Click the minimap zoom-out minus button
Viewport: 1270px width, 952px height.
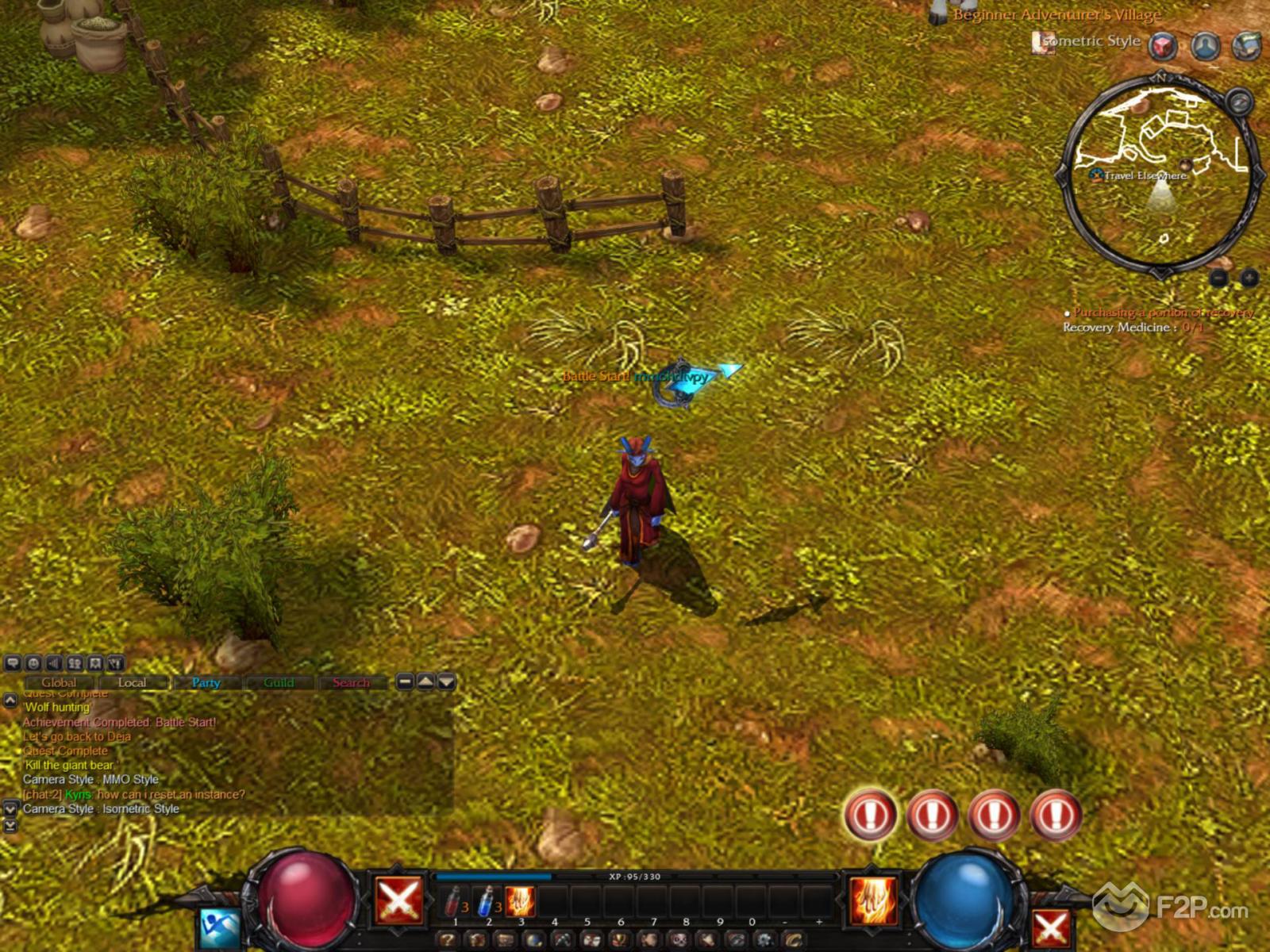(1219, 278)
